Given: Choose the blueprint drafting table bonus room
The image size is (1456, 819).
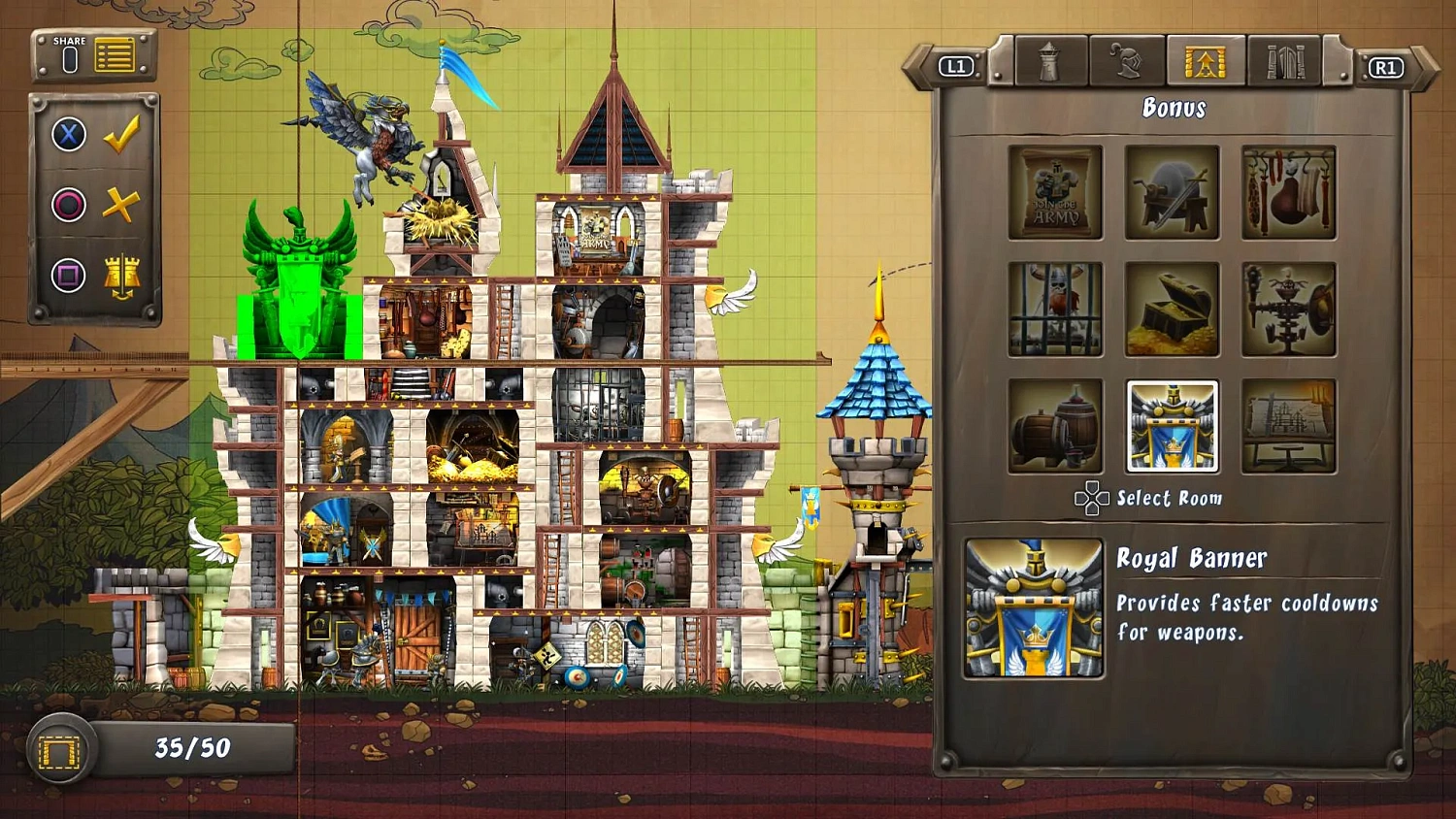Looking at the screenshot, I should (1289, 426).
